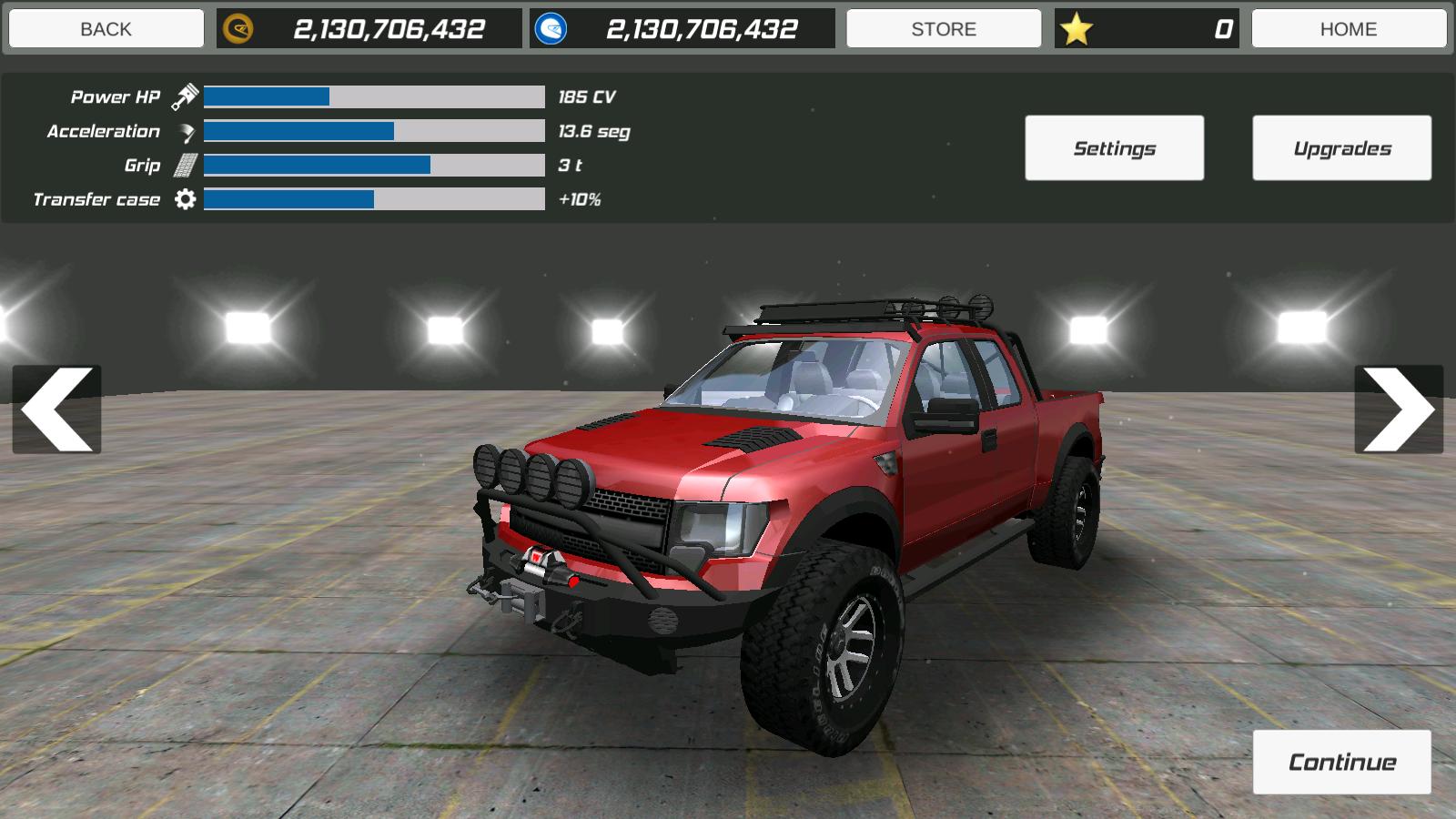Click the piston icon next to Power HP
The height and width of the screenshot is (819, 1456).
click(x=187, y=94)
